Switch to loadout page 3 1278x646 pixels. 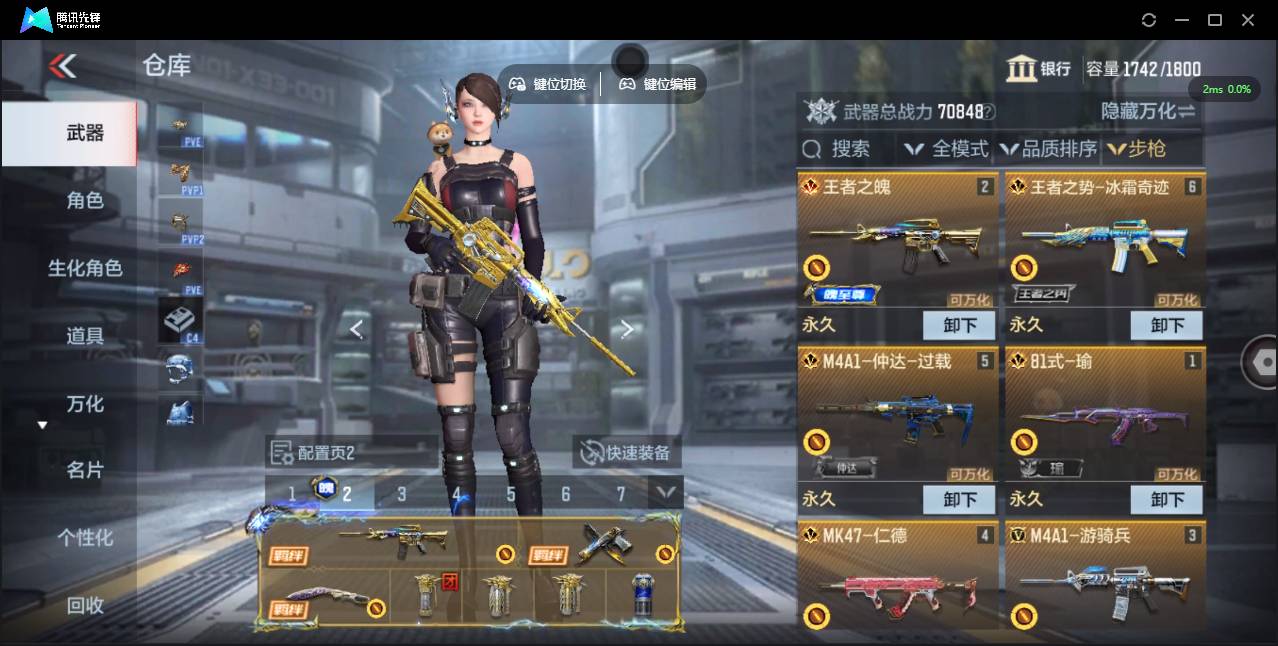click(x=401, y=494)
